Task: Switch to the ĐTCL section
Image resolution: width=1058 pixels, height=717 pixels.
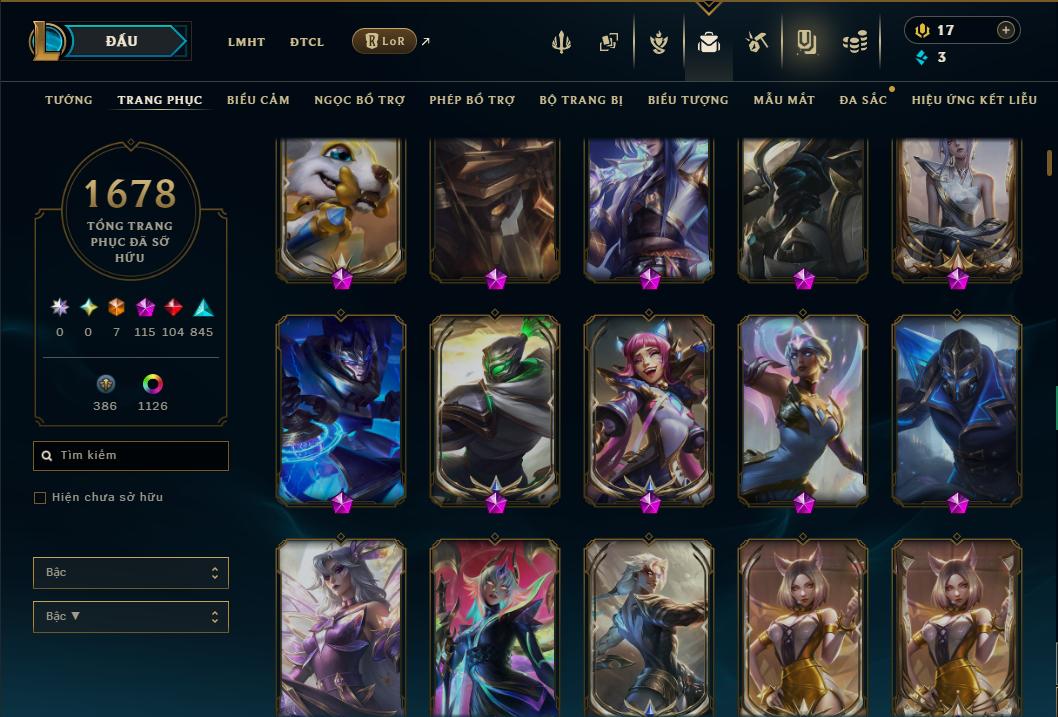Action: (x=307, y=42)
